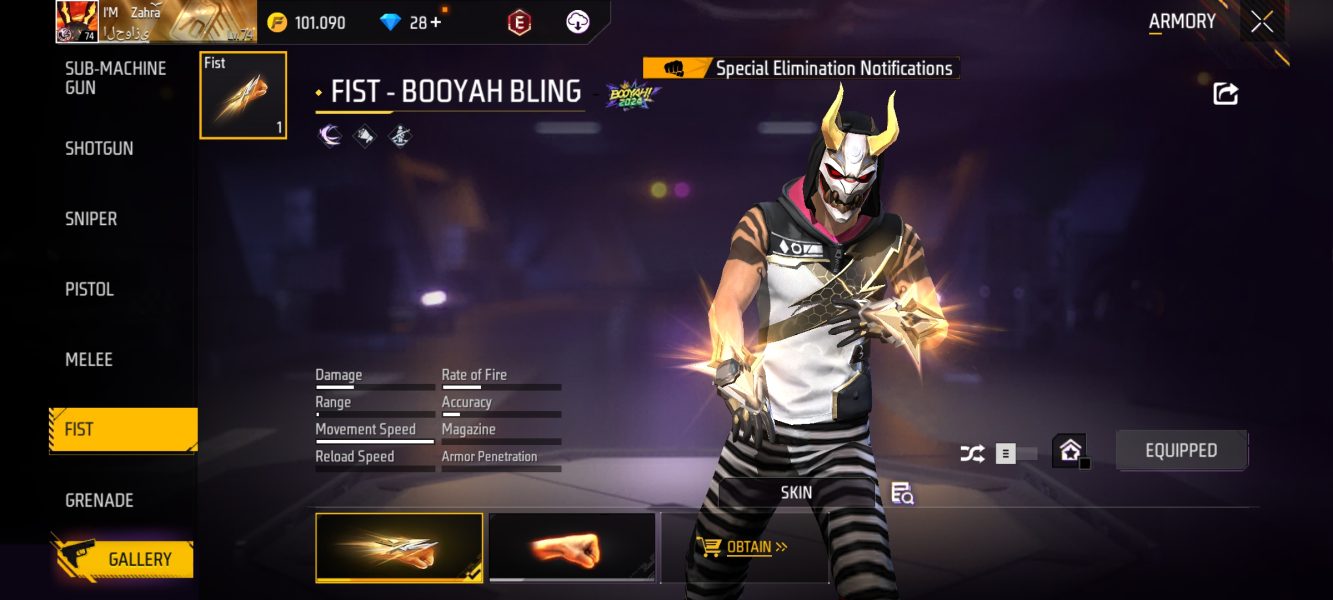The width and height of the screenshot is (1333, 600).
Task: Open the player profile avatar
Action: pos(76,21)
